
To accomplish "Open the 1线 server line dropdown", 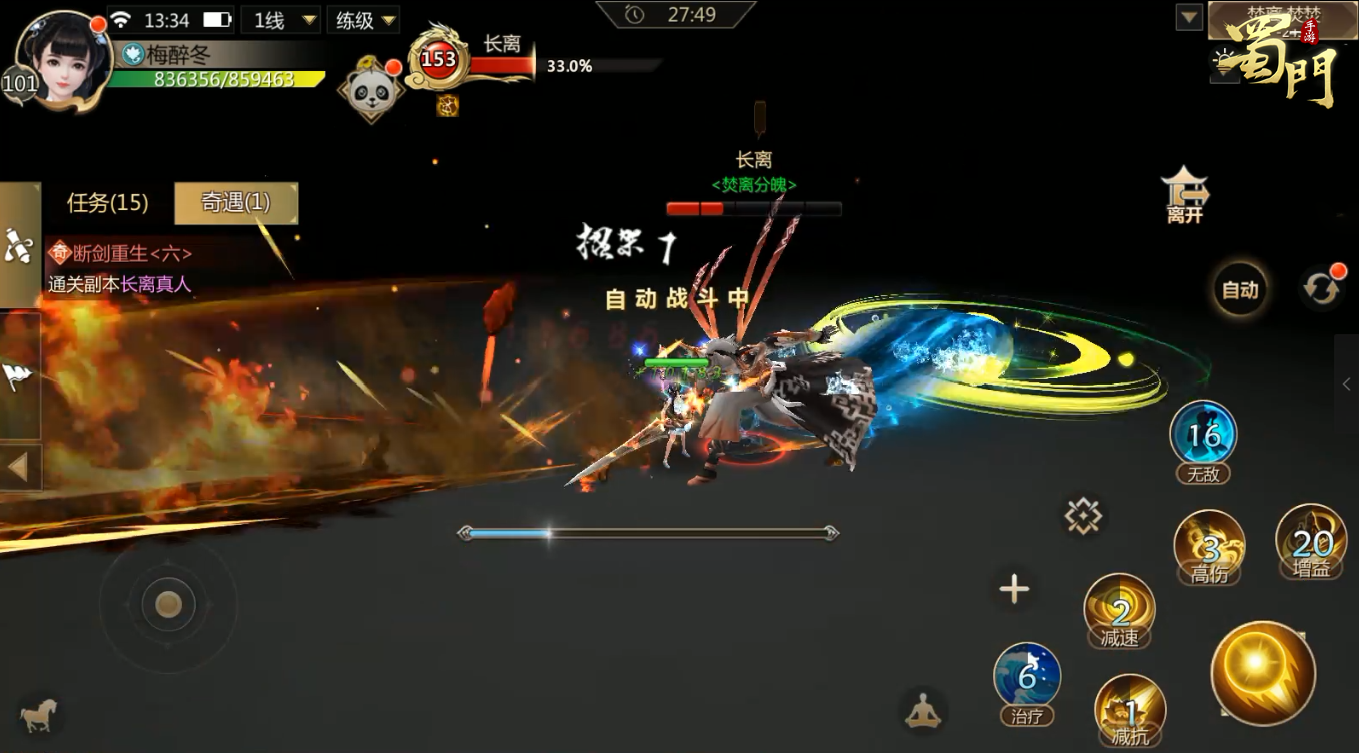I will pyautogui.click(x=285, y=20).
